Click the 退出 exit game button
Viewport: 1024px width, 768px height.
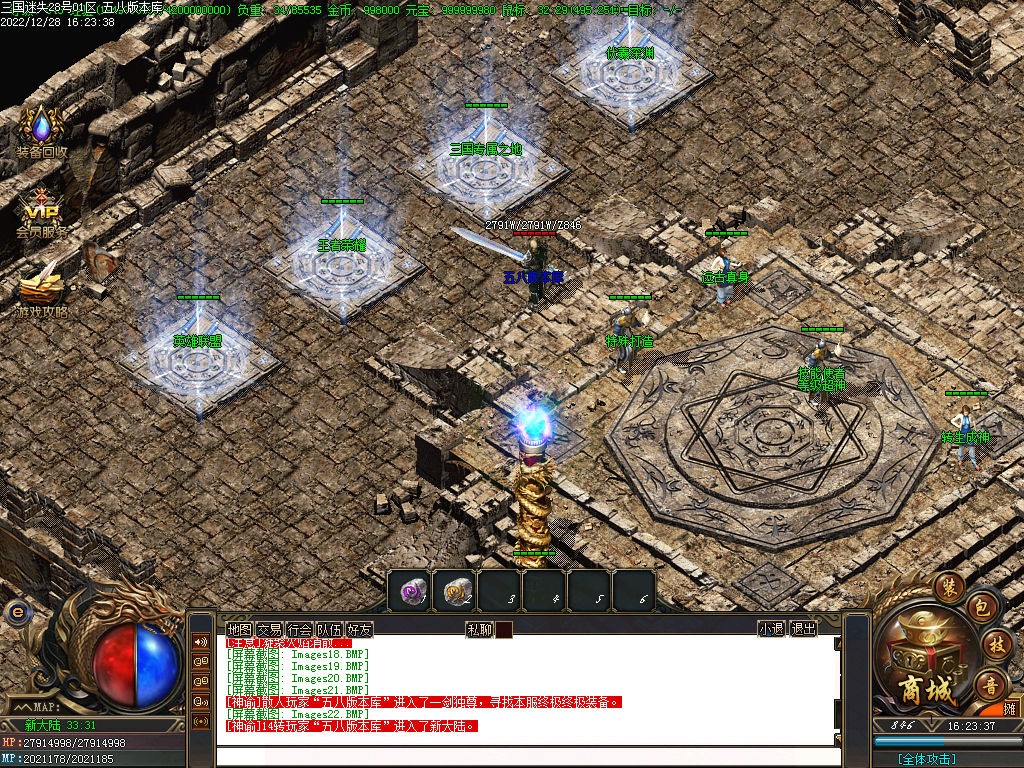coord(803,629)
